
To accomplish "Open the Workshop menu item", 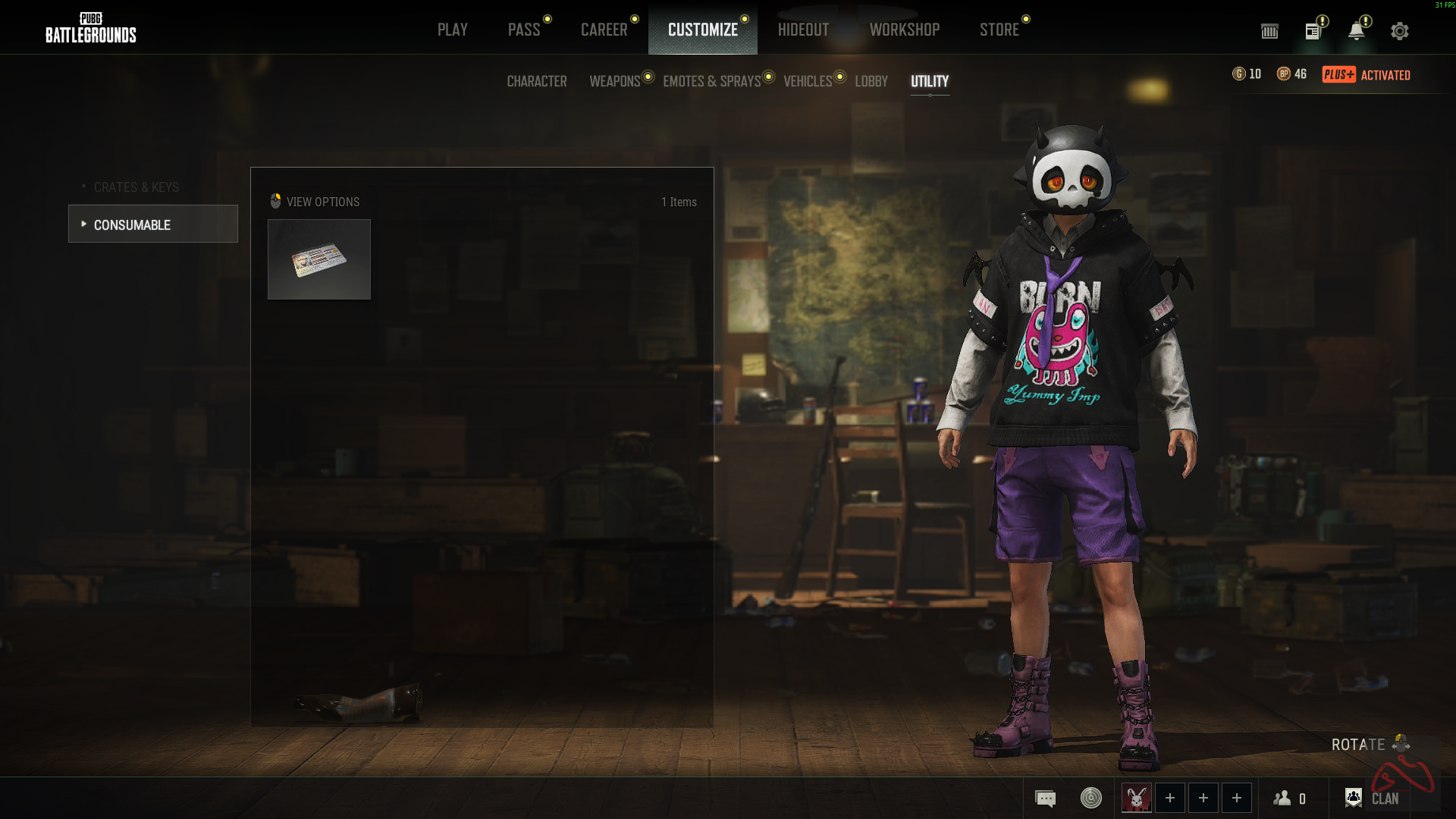I will [905, 30].
